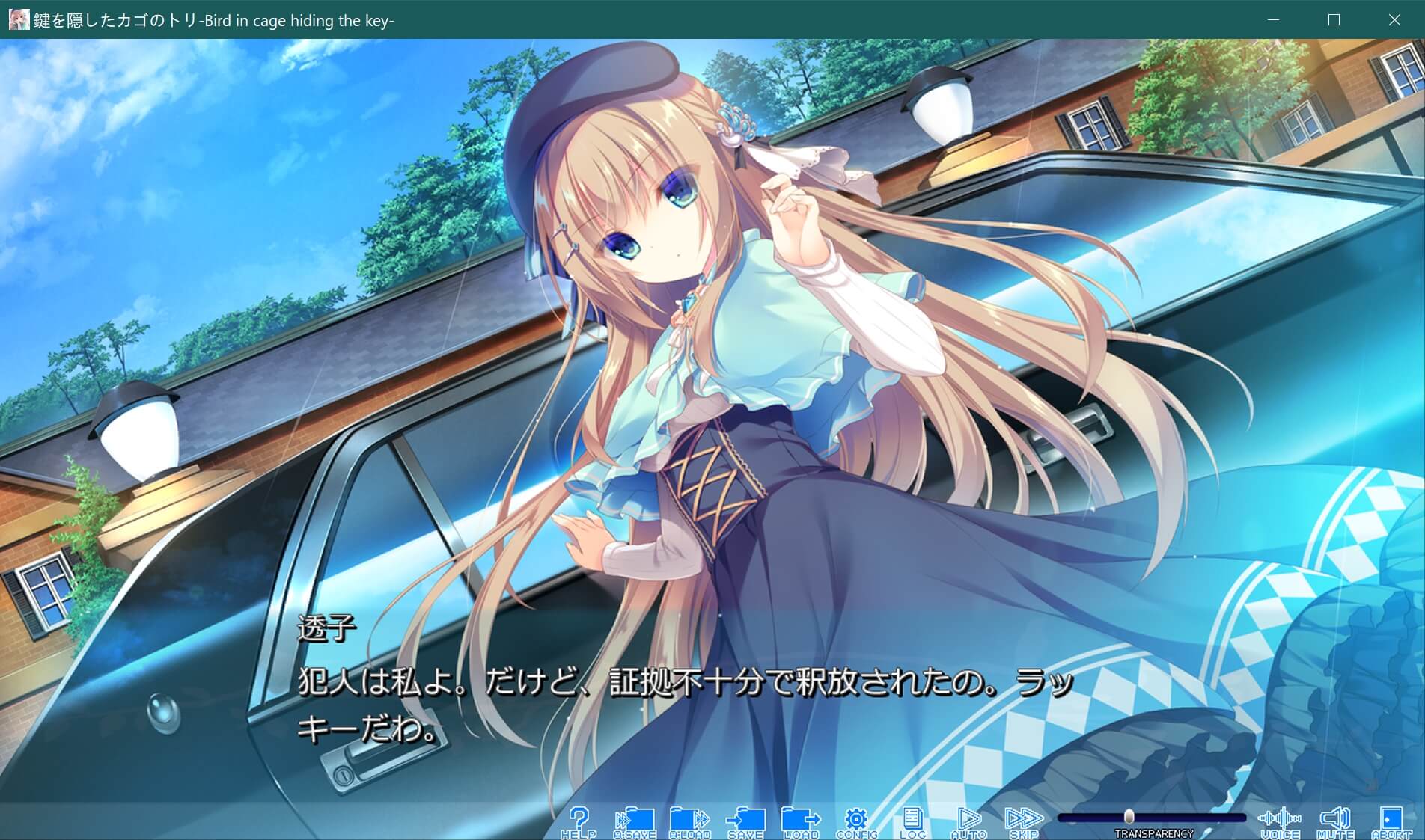Viewport: 1425px width, 840px height.
Task: Activate SKIP mode
Action: pyautogui.click(x=1026, y=820)
